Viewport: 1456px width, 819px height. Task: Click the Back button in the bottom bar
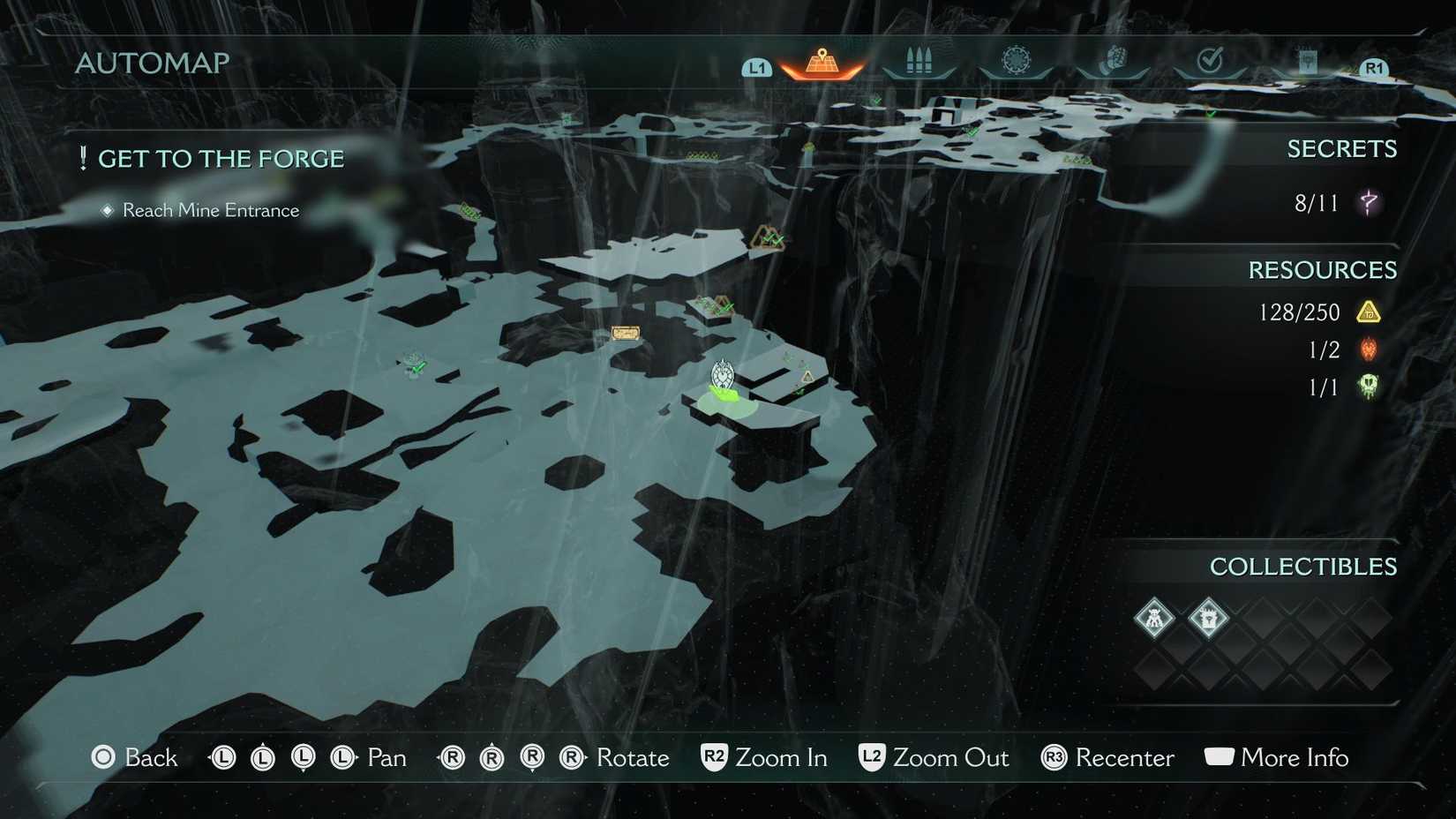[x=135, y=757]
